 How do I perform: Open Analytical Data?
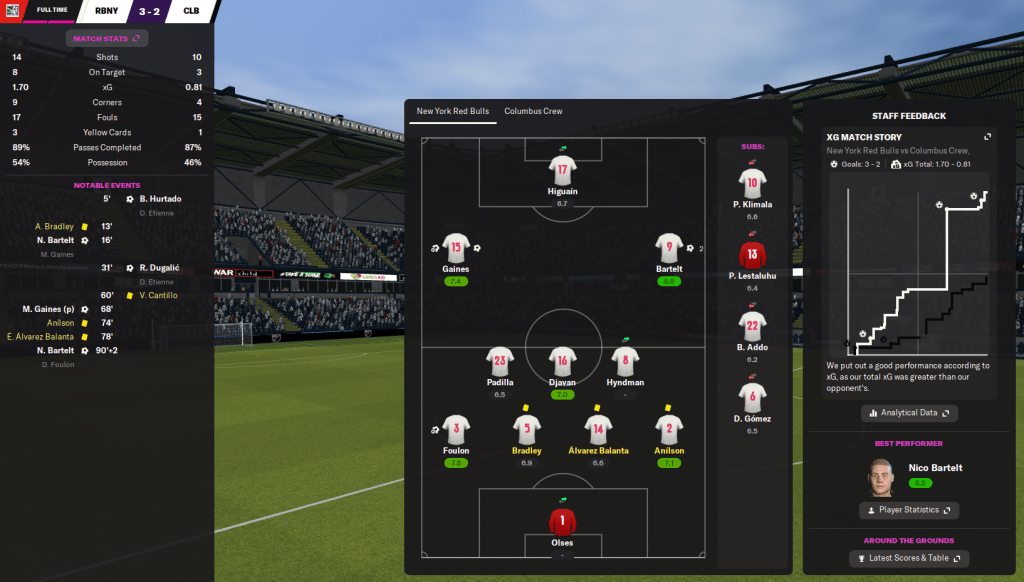[909, 412]
